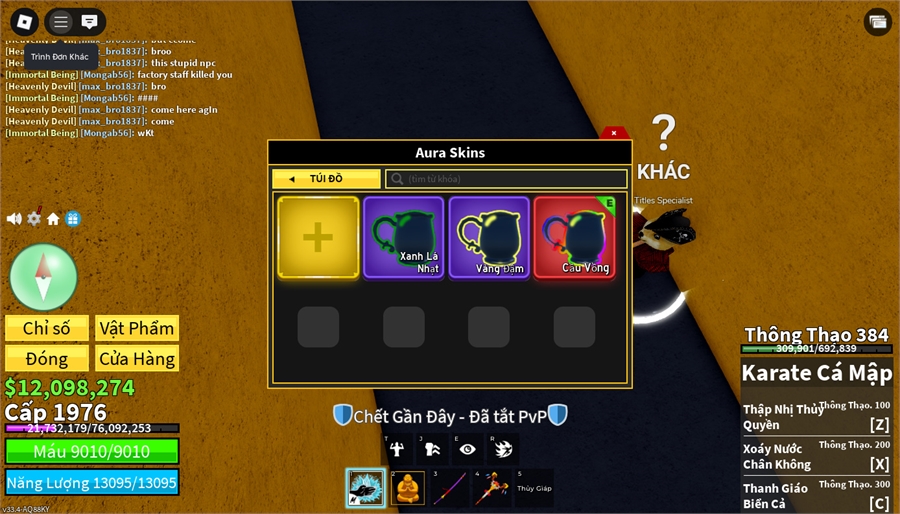The width and height of the screenshot is (900, 514).
Task: Open the Chỉ số stats menu
Action: (47, 328)
